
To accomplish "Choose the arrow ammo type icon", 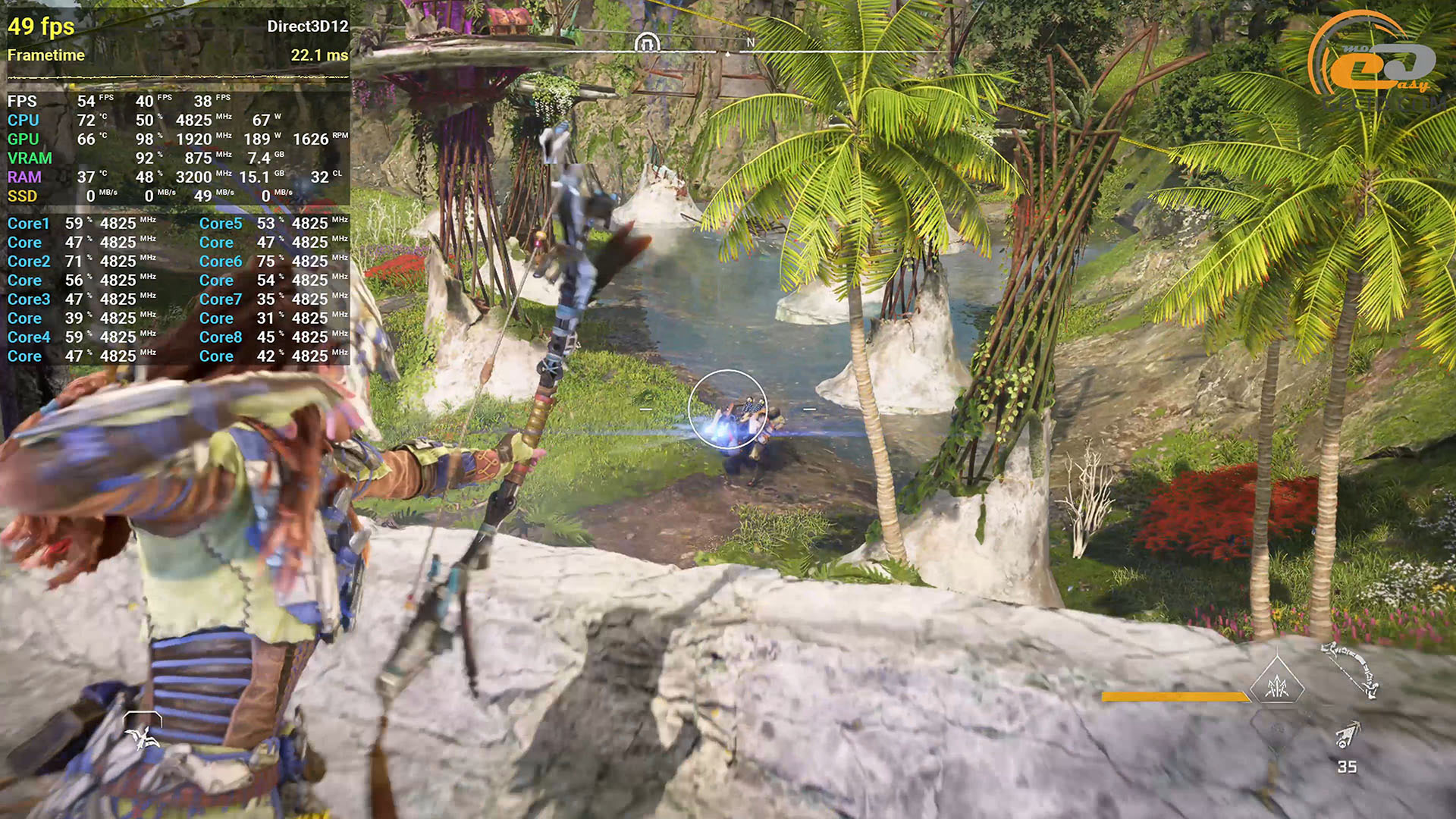I will pos(1348,735).
